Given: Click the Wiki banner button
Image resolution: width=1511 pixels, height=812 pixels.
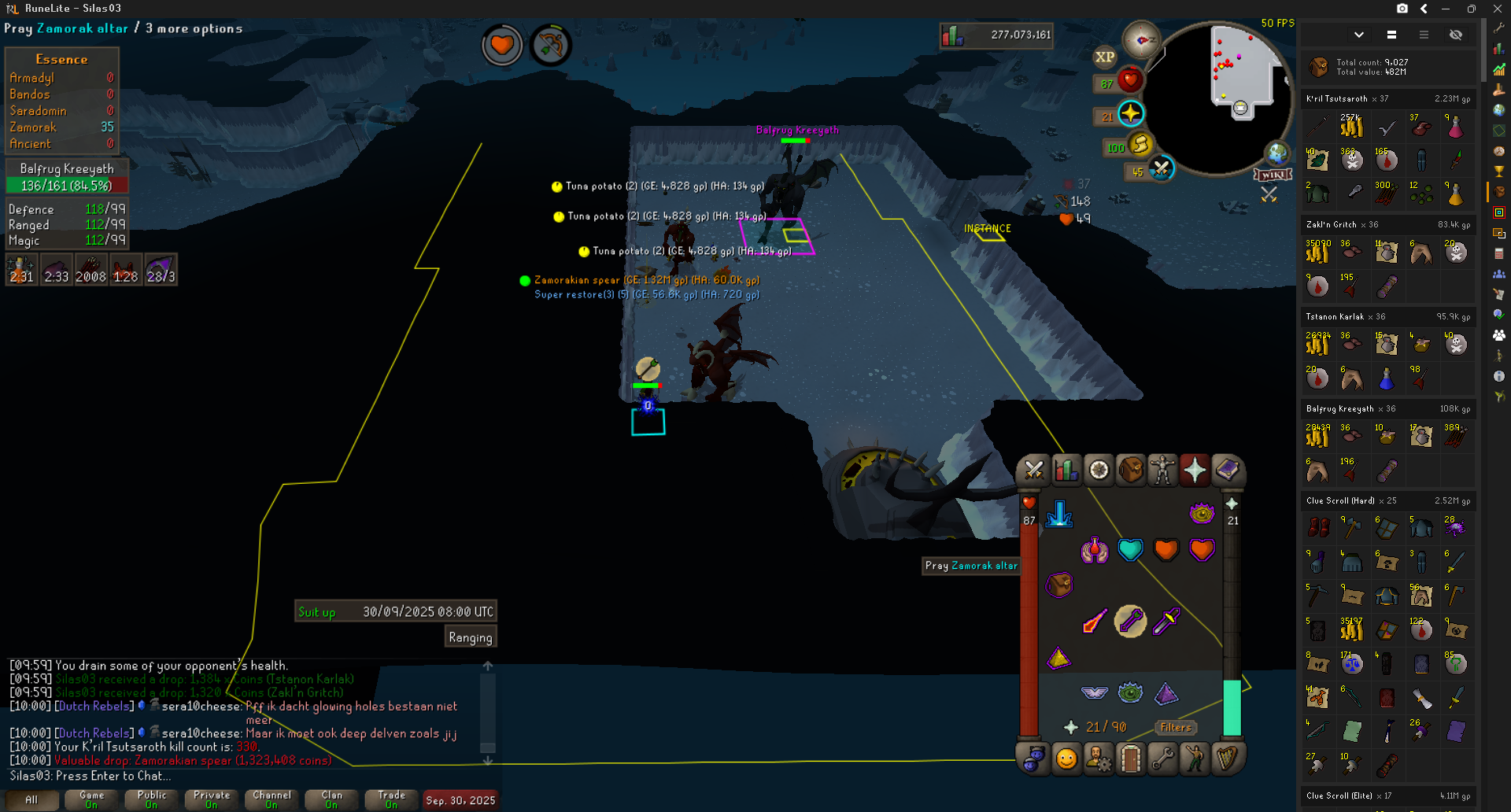Looking at the screenshot, I should [1273, 175].
